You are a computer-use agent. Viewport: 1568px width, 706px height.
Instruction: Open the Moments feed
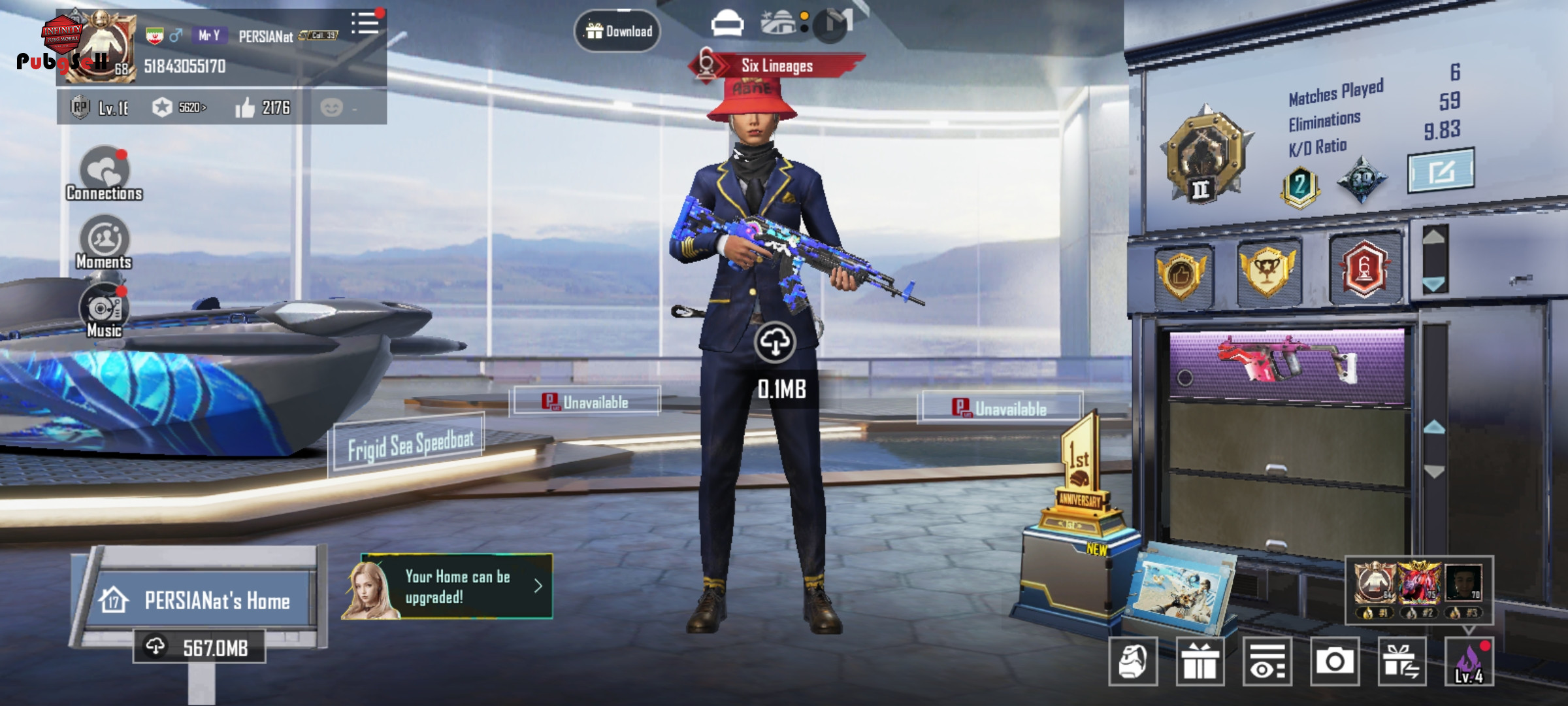pyautogui.click(x=105, y=242)
